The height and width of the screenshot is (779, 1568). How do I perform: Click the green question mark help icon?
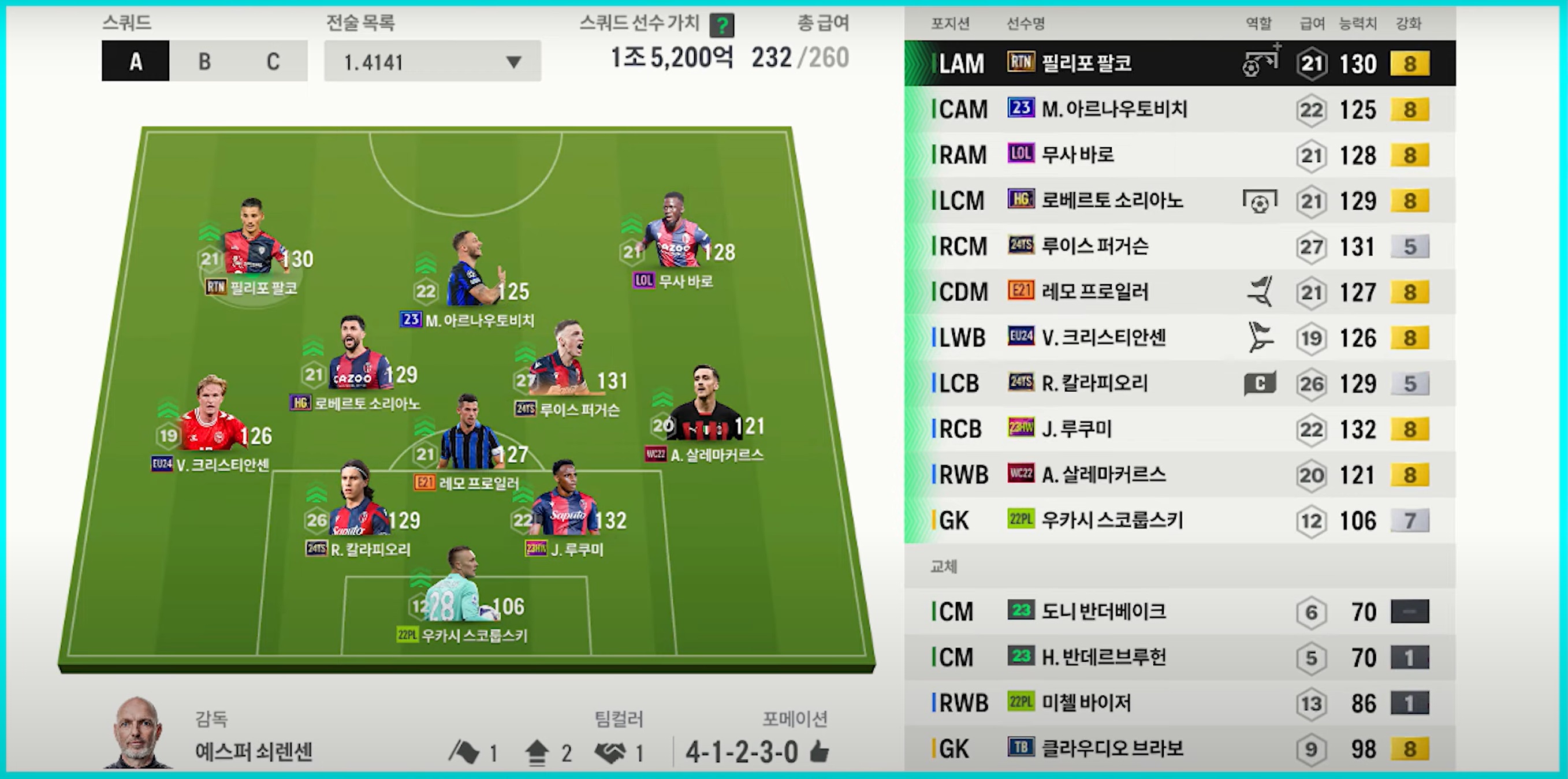click(x=722, y=25)
